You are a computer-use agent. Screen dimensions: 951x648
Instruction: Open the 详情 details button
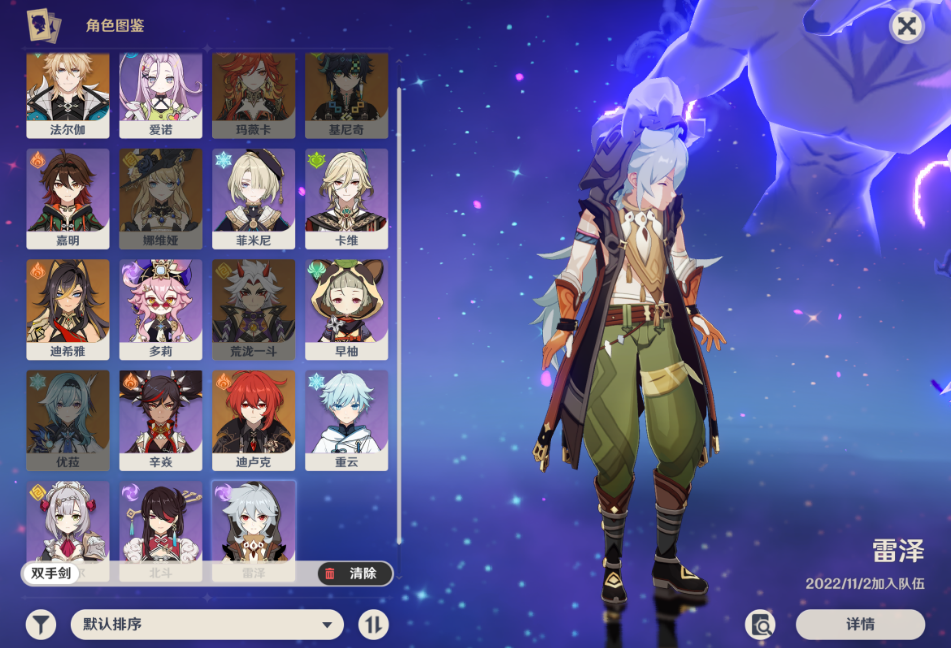point(860,625)
